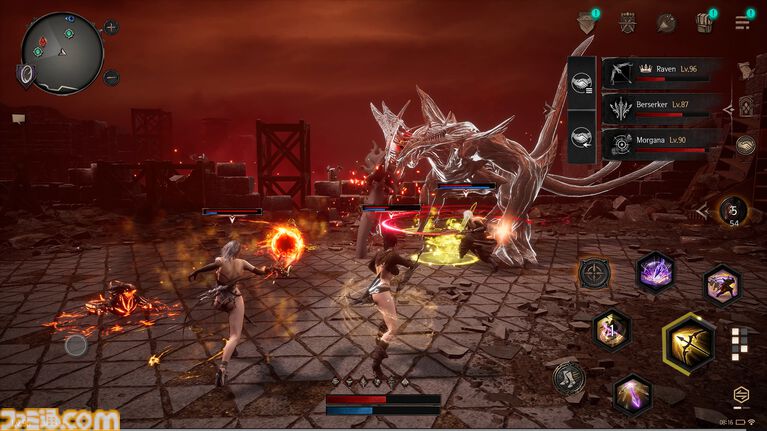Viewport: 767px width, 431px height.
Task: Tap the round handshake icon near right edge
Action: click(745, 145)
